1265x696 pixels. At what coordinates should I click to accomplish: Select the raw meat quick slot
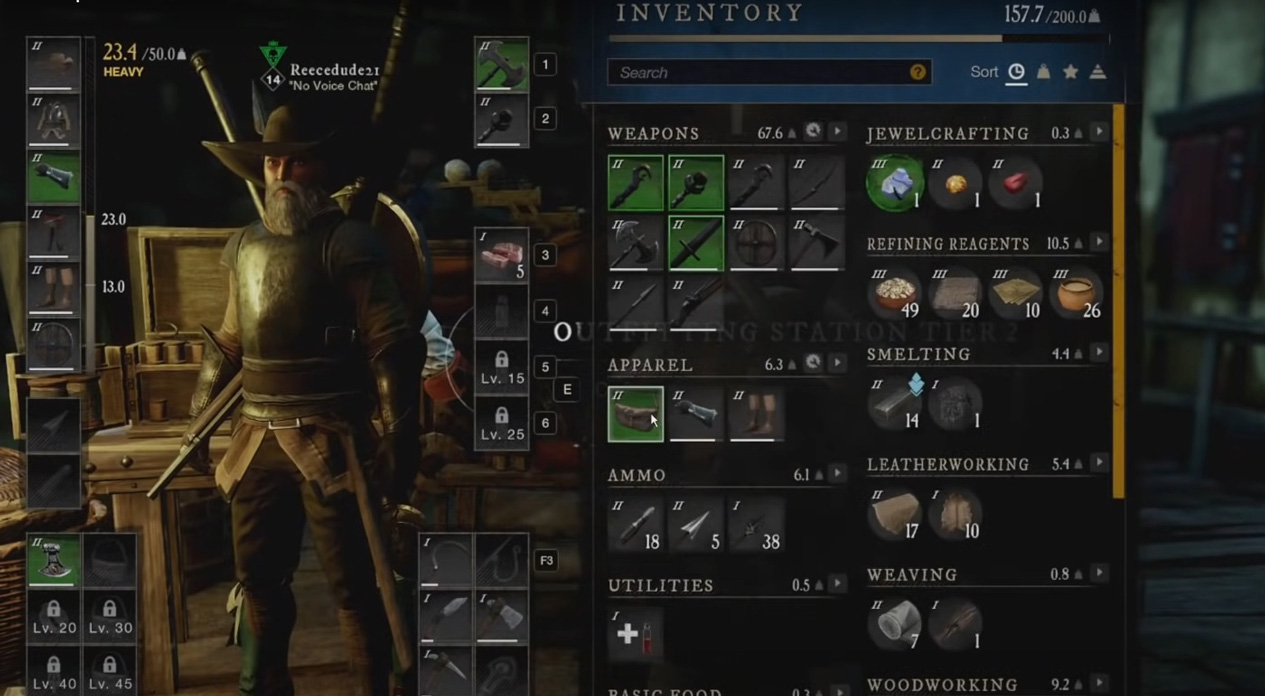click(501, 255)
